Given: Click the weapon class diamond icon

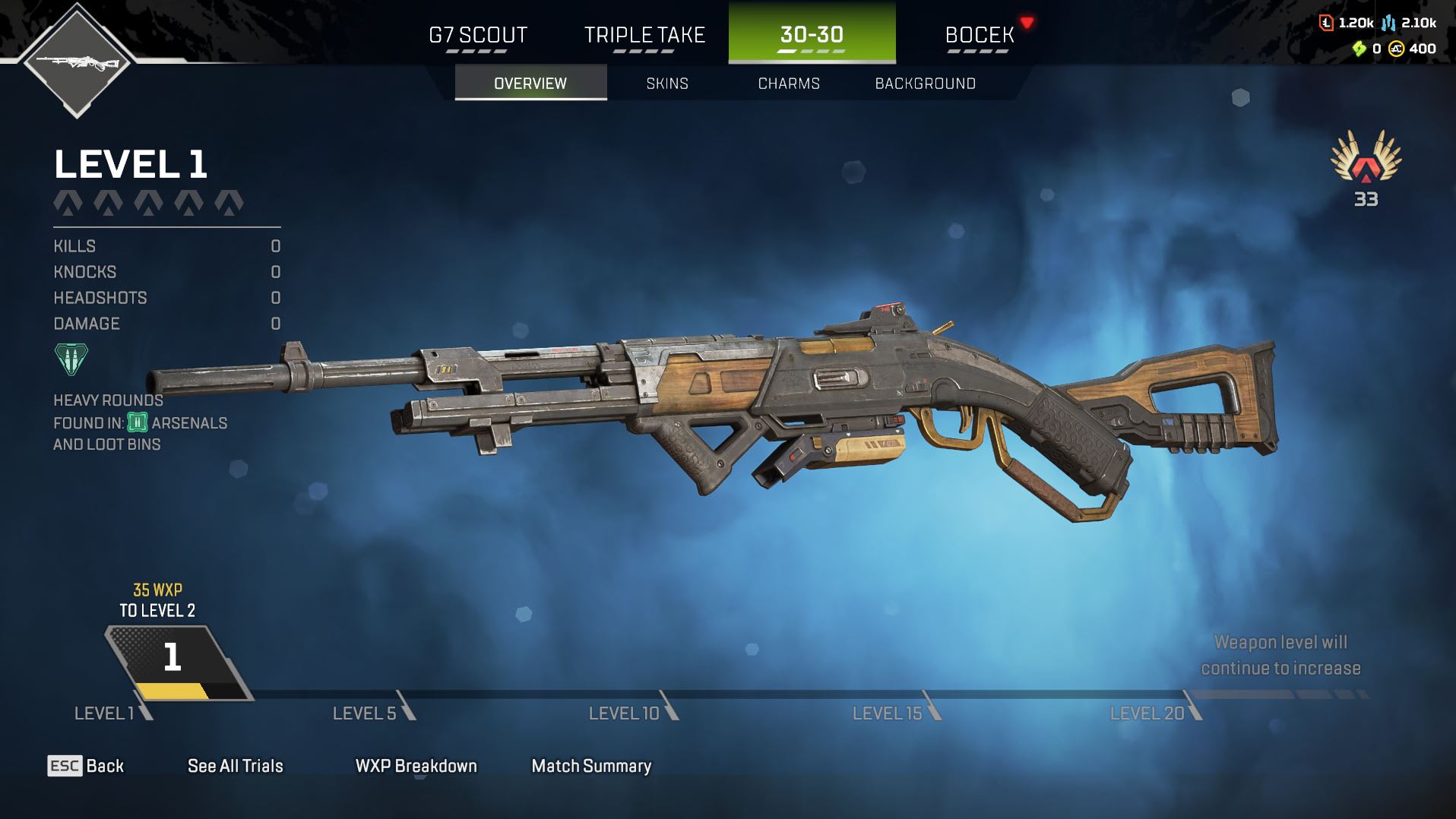Looking at the screenshot, I should click(77, 61).
